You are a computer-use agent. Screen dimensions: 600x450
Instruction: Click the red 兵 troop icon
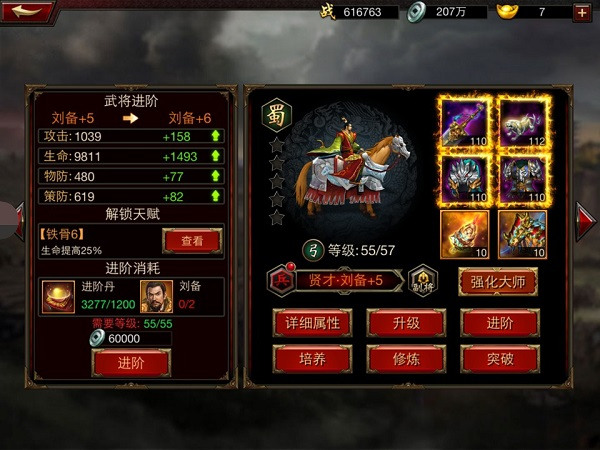(x=281, y=281)
